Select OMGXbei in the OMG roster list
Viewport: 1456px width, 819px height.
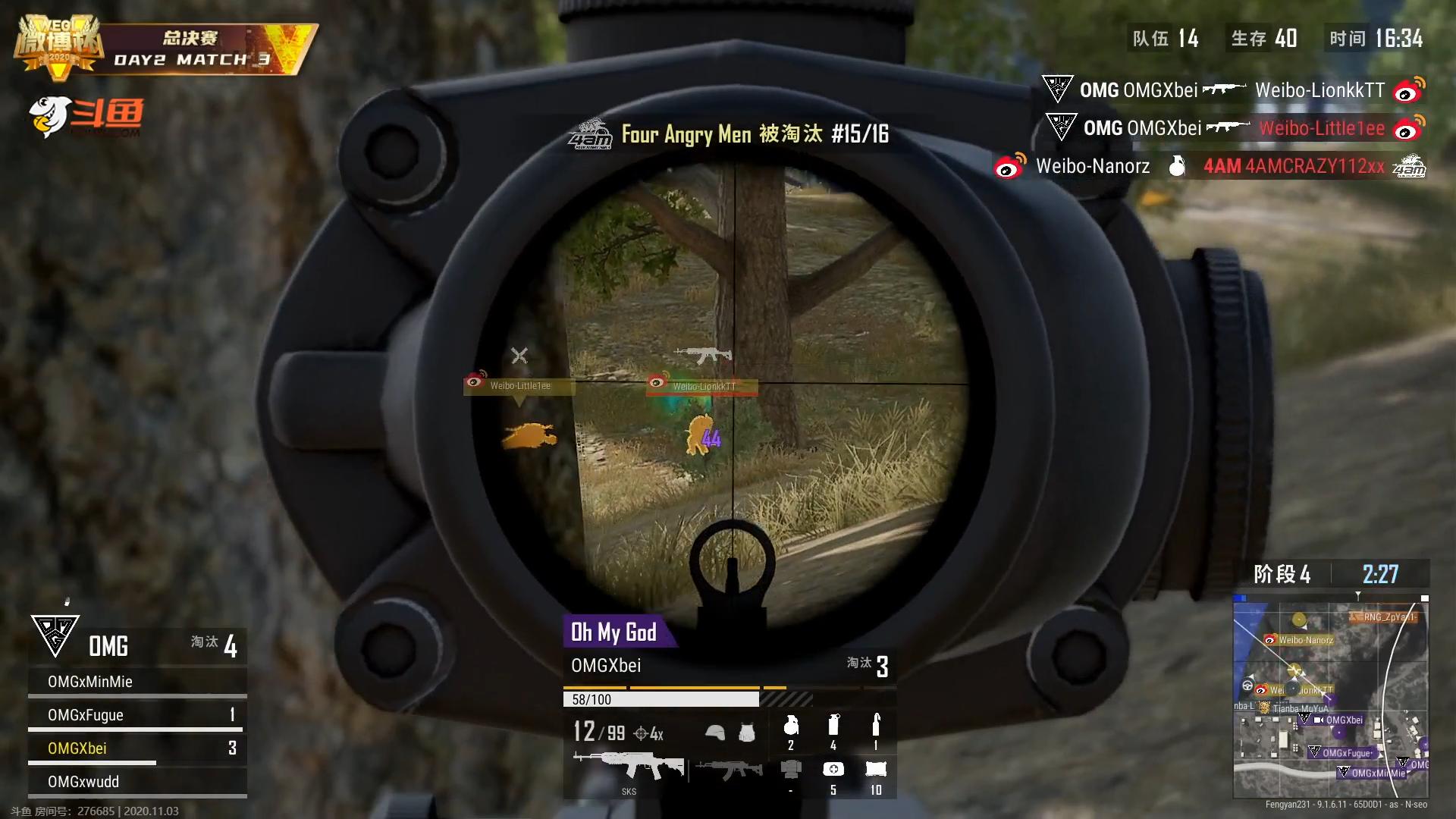[x=76, y=748]
